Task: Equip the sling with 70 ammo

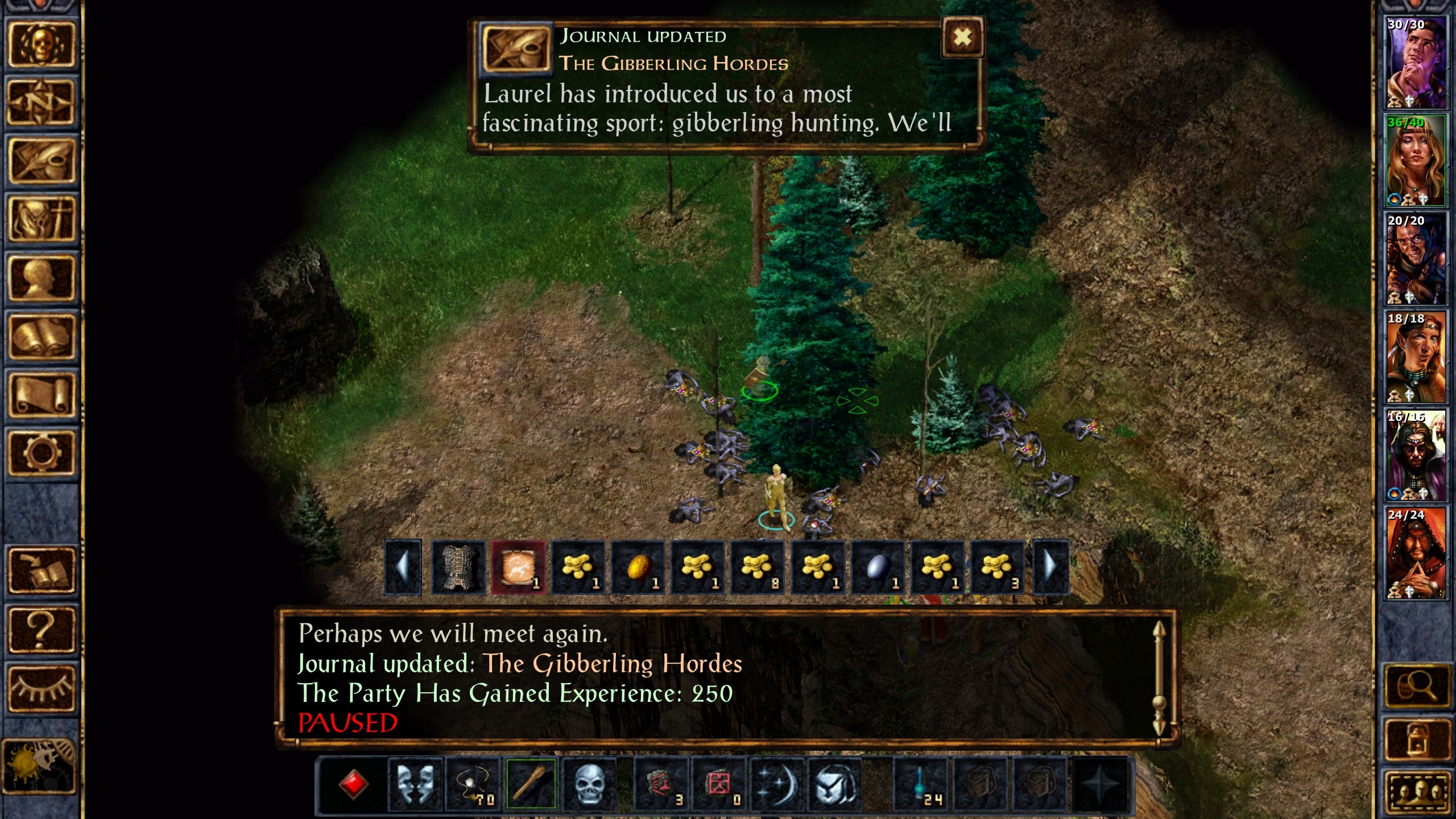Action: coord(473,784)
